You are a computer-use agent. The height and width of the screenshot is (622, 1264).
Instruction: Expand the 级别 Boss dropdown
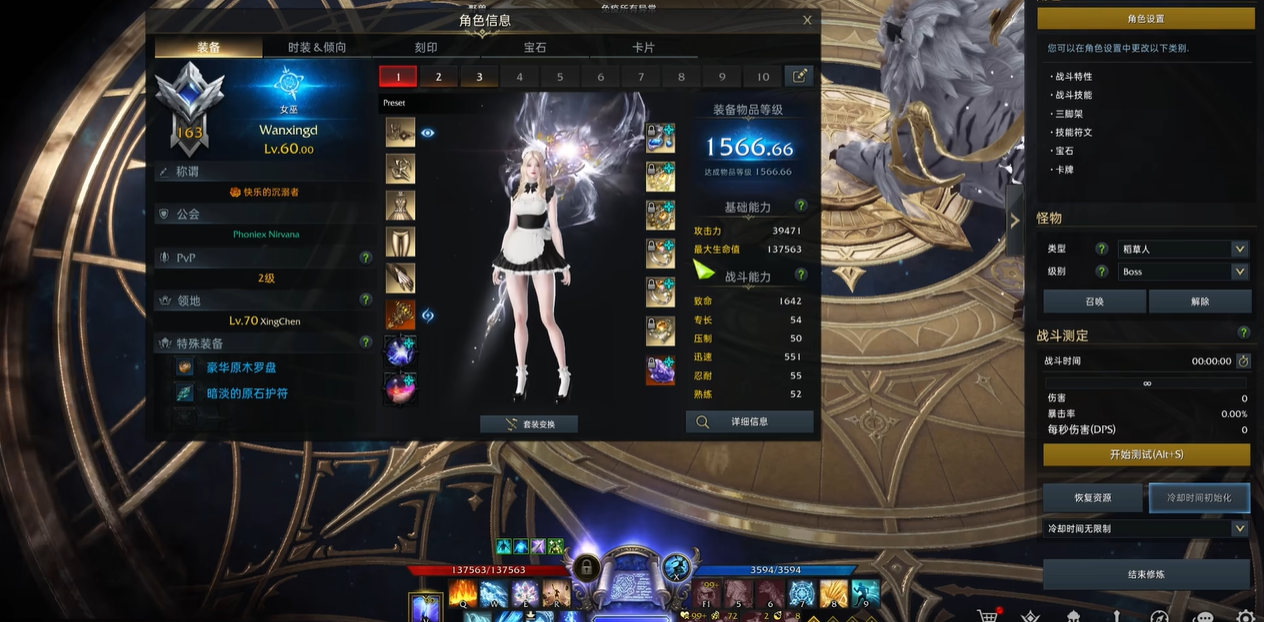1183,272
